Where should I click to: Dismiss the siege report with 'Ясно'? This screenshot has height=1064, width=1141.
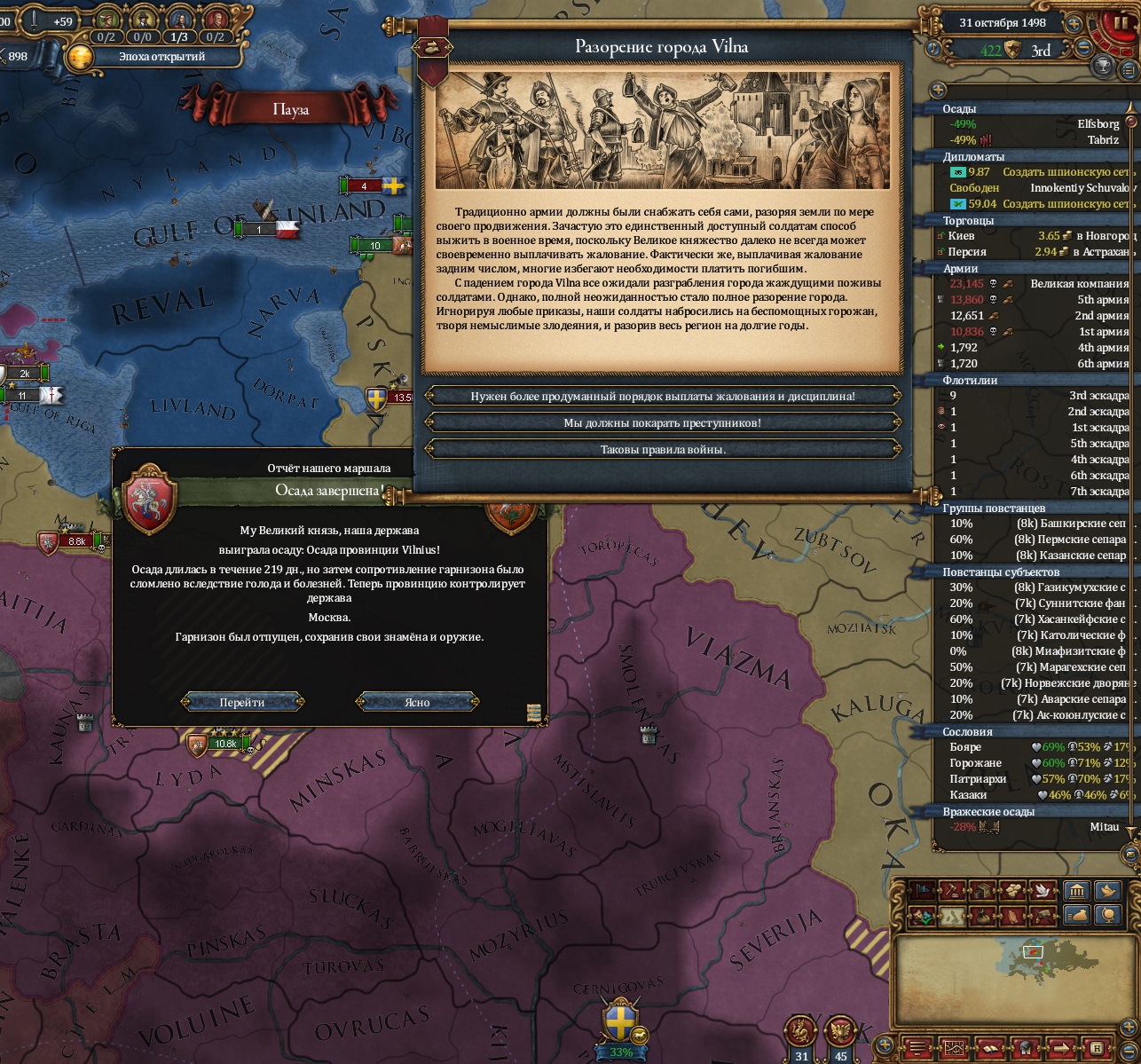(417, 702)
